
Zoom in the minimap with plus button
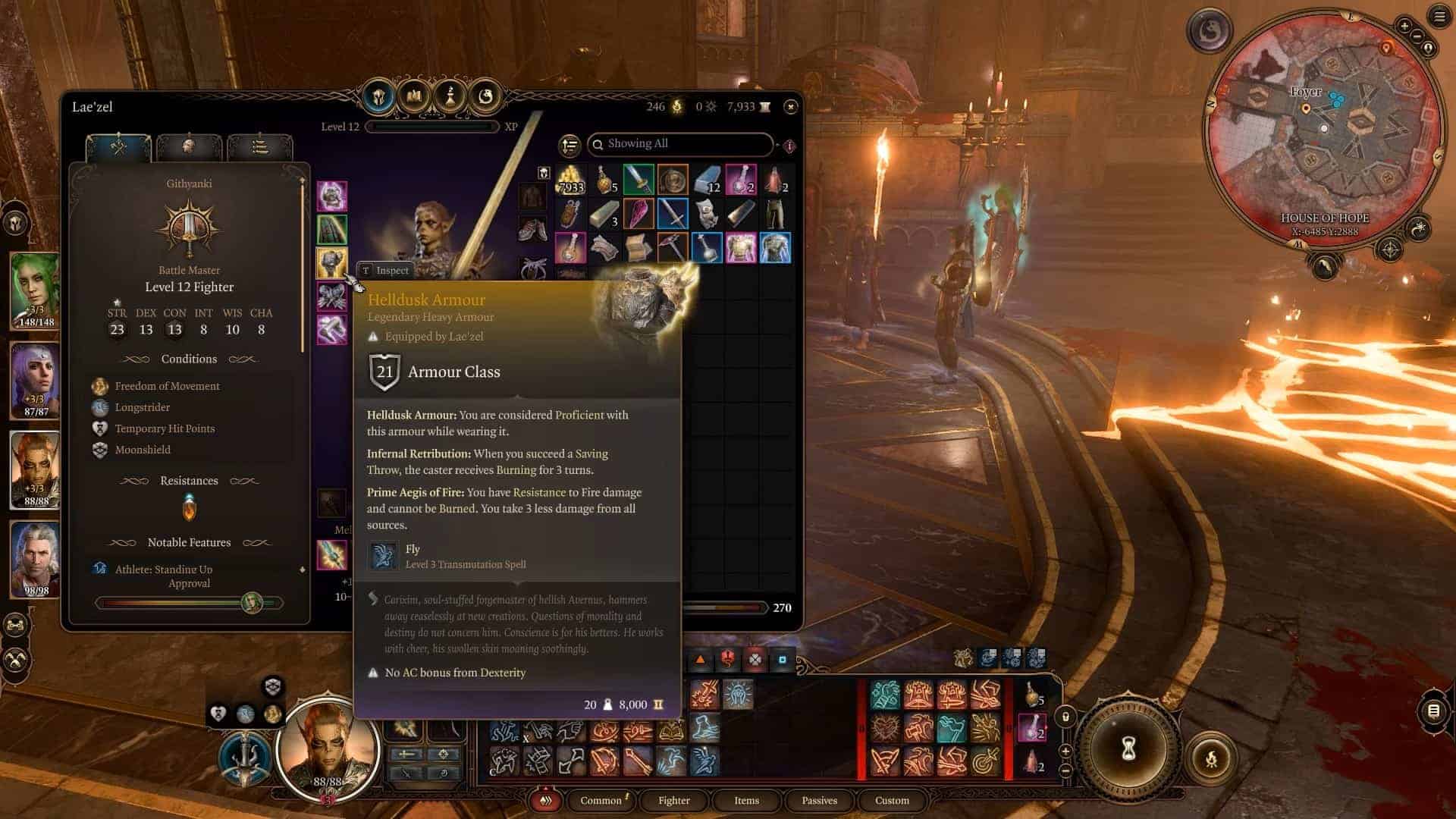pos(1404,27)
